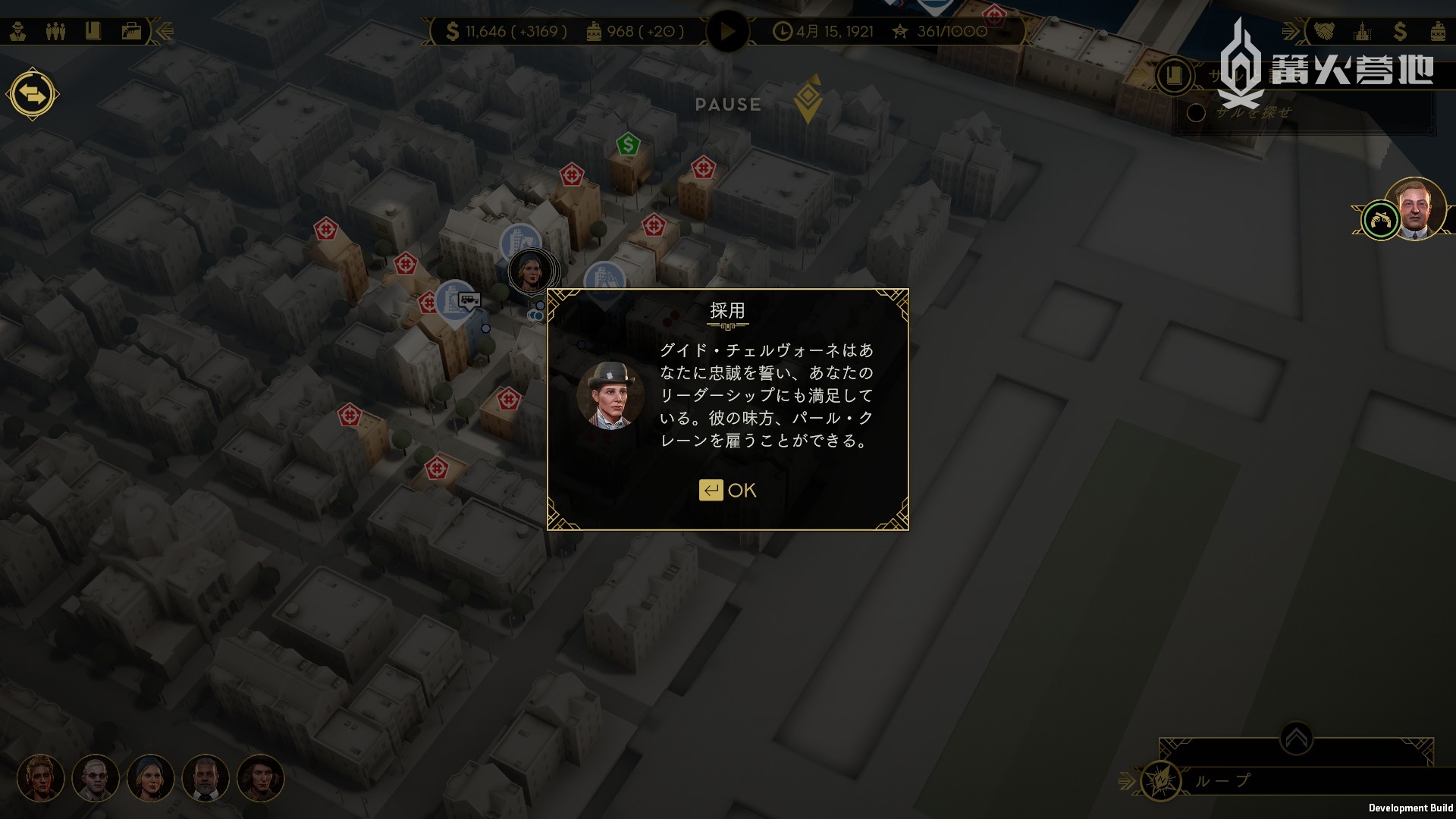This screenshot has width=1456, height=819.
Task: Select the boss portrait on the right
Action: [1415, 209]
